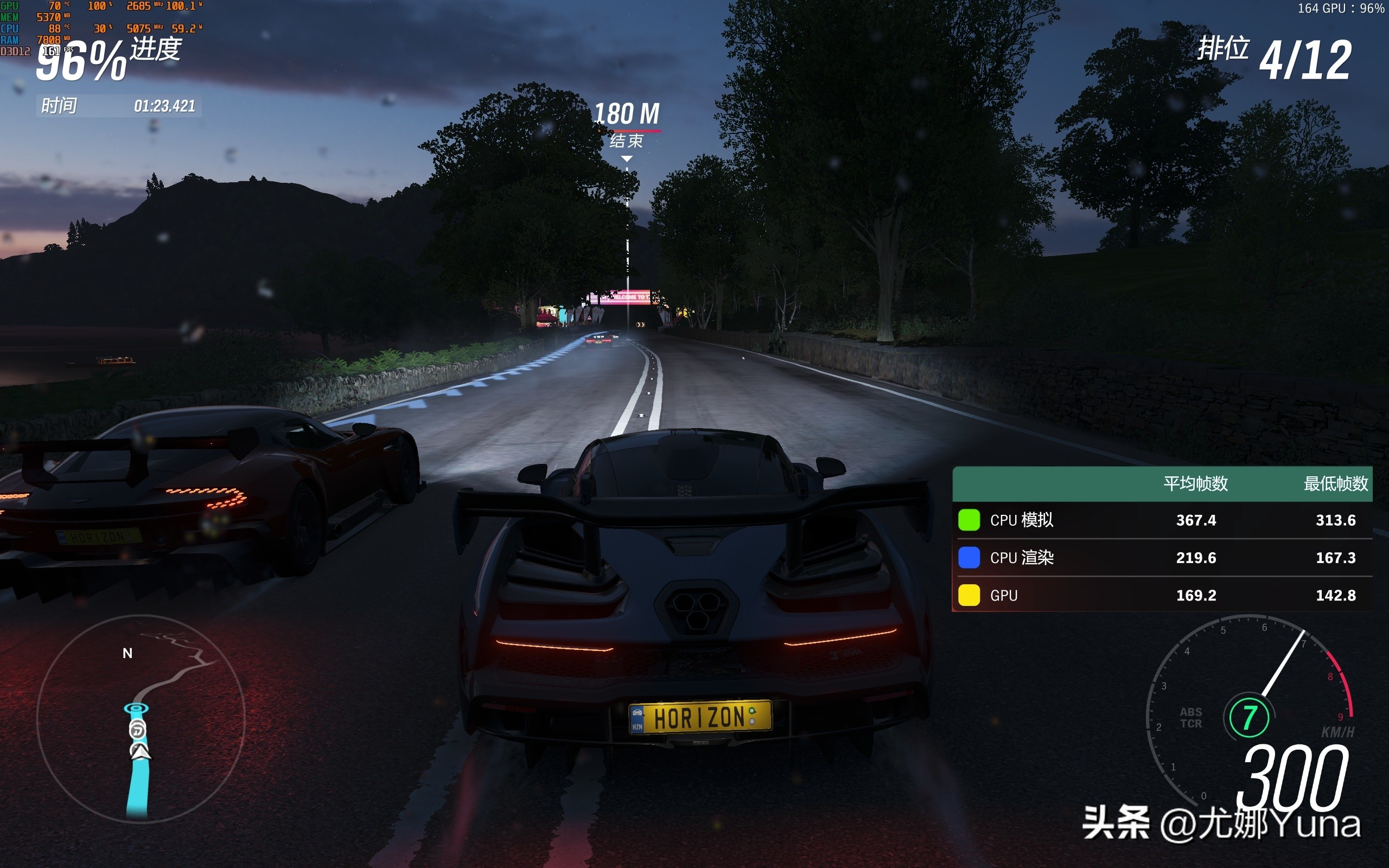Click the circular minimap
Screen dimensions: 1389x868
[x=141, y=718]
